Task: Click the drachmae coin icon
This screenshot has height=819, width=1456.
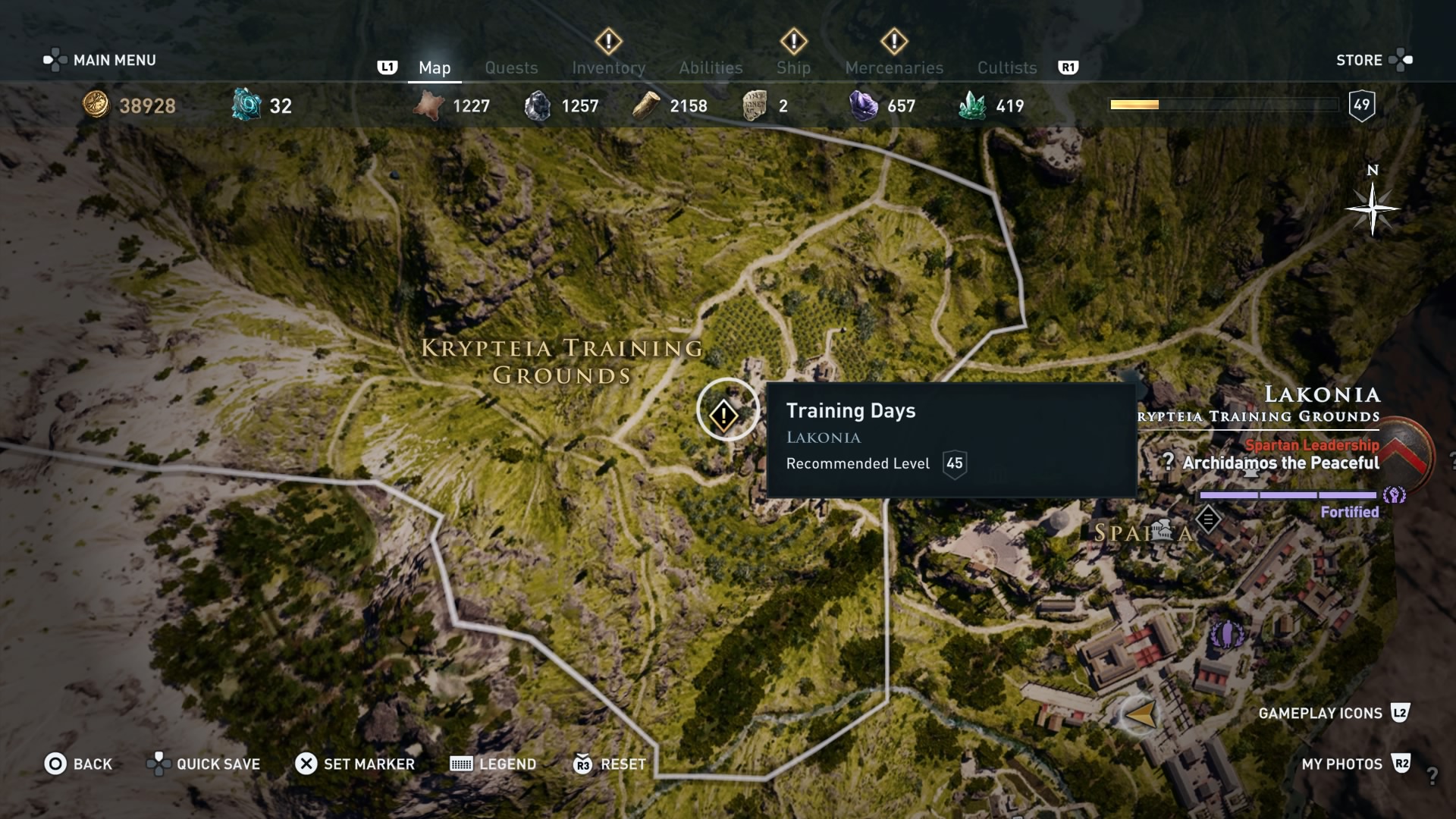Action: [x=95, y=105]
